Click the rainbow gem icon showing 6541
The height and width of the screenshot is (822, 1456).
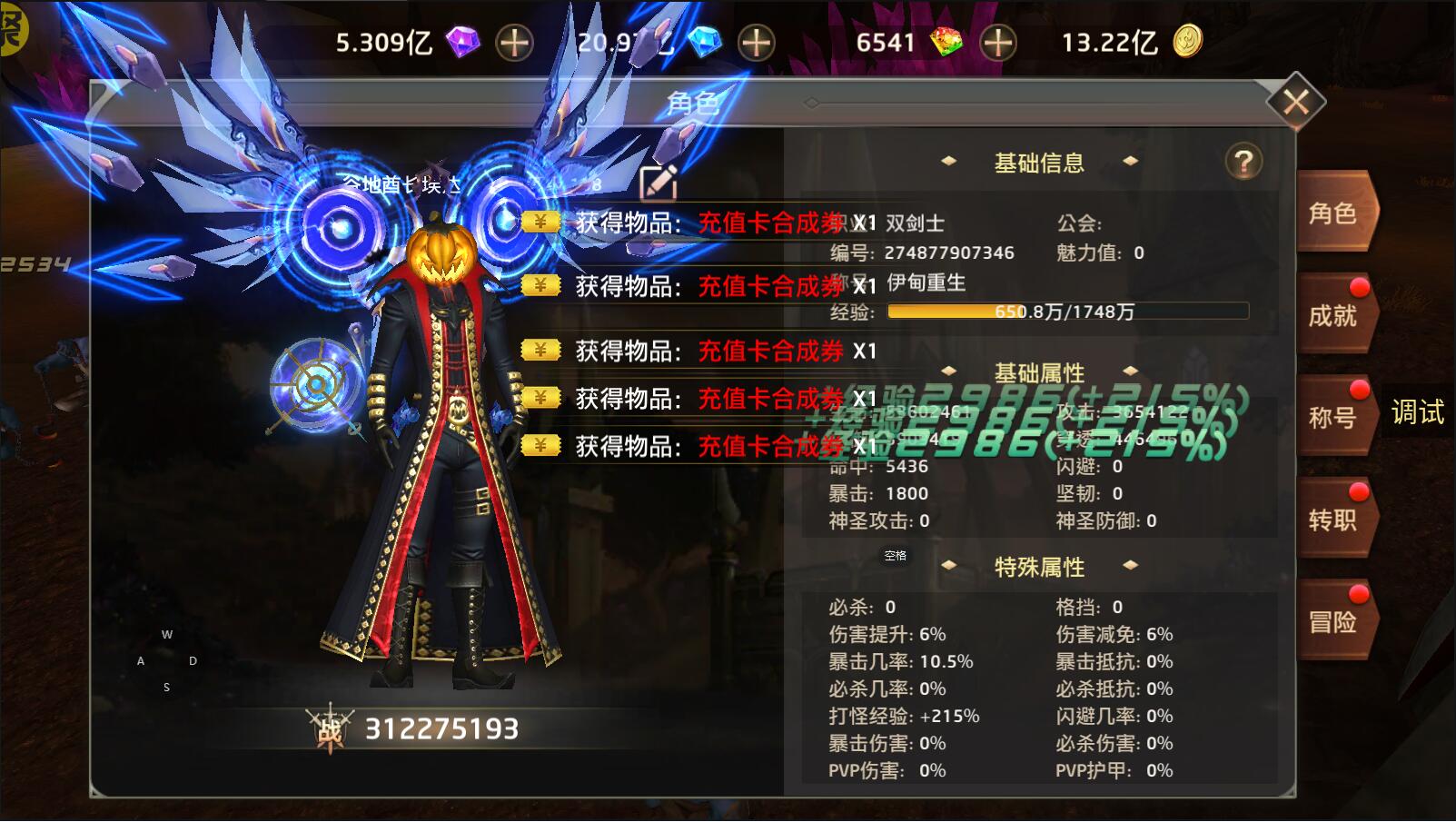[x=947, y=41]
